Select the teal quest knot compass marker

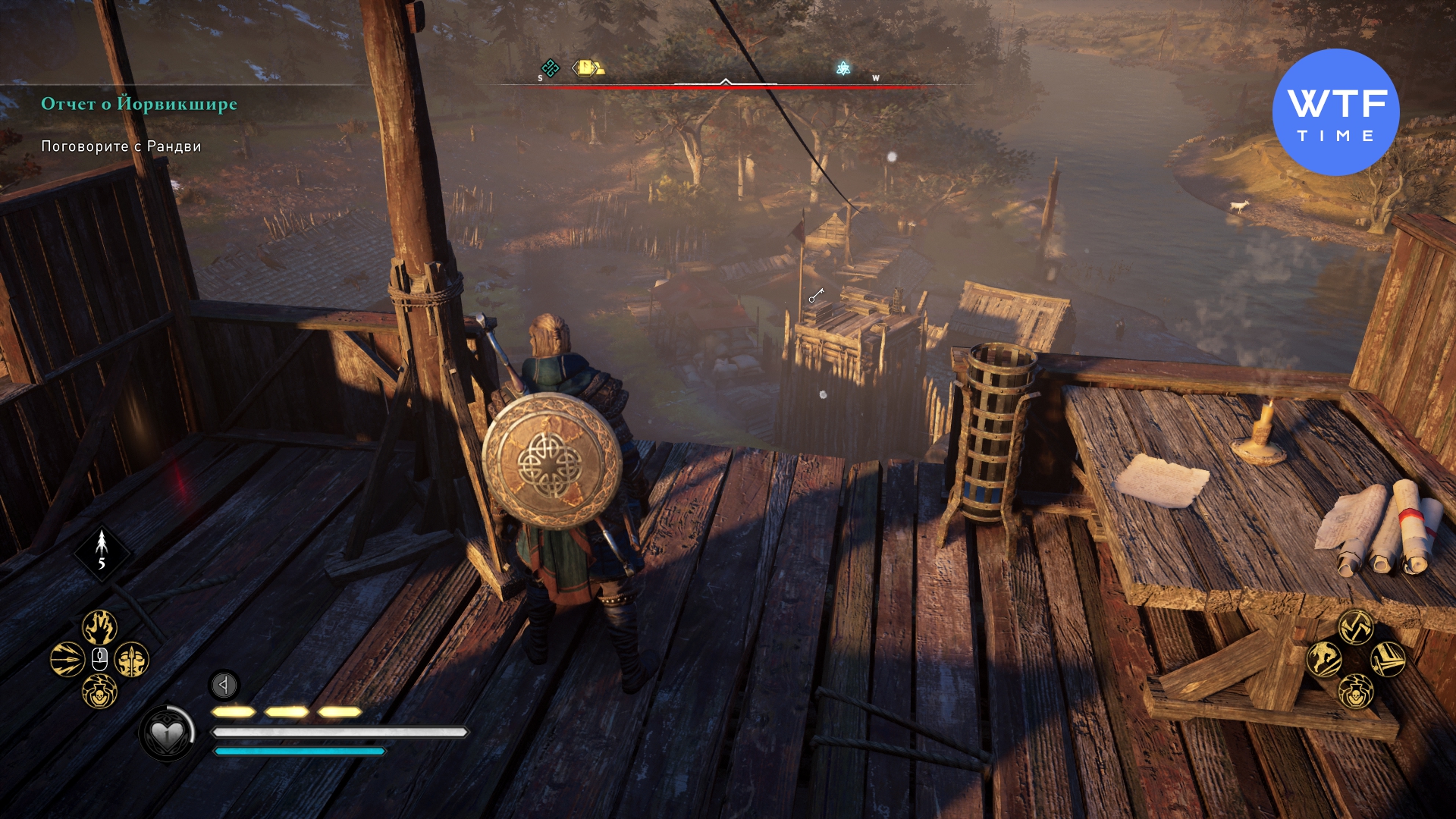pyautogui.click(x=550, y=68)
